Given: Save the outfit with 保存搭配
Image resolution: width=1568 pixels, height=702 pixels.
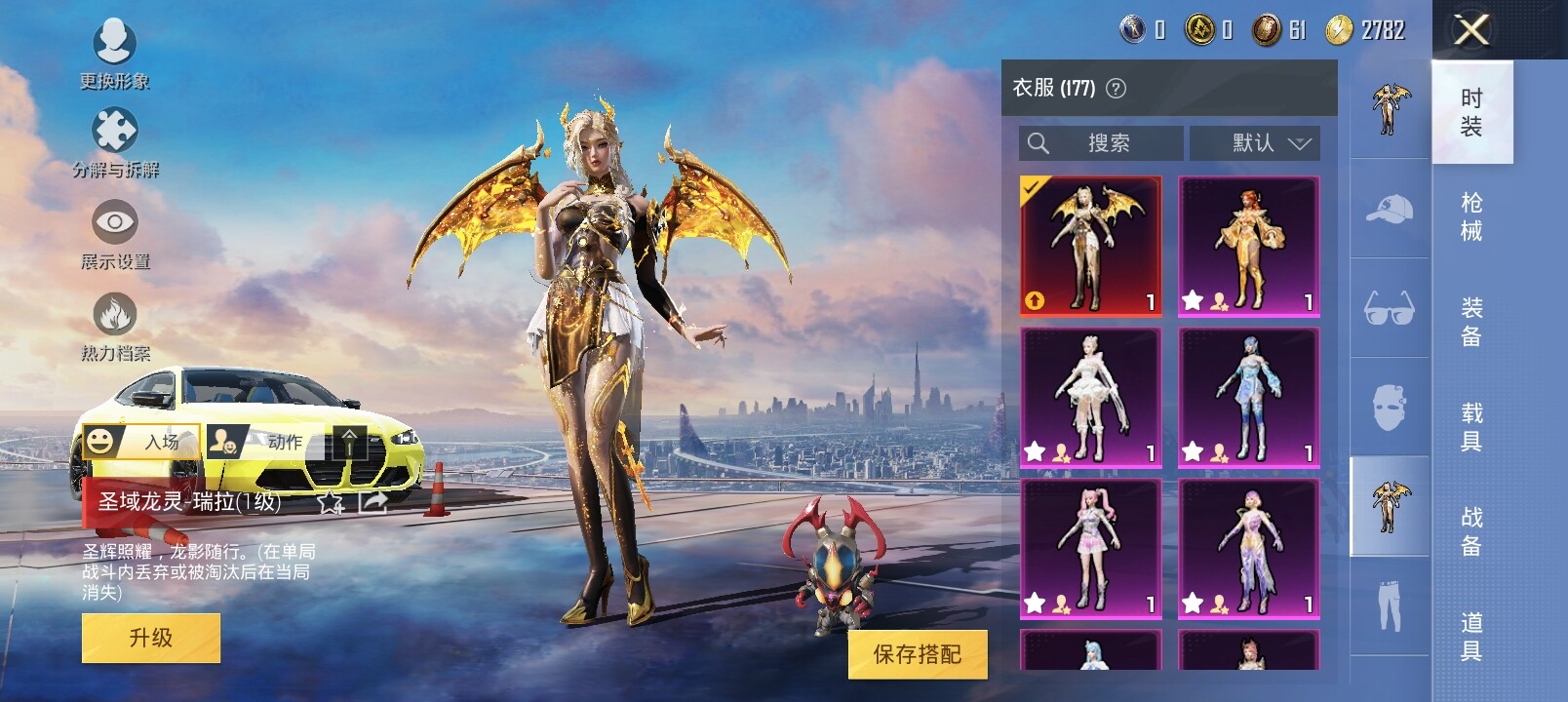Looking at the screenshot, I should coord(917,653).
